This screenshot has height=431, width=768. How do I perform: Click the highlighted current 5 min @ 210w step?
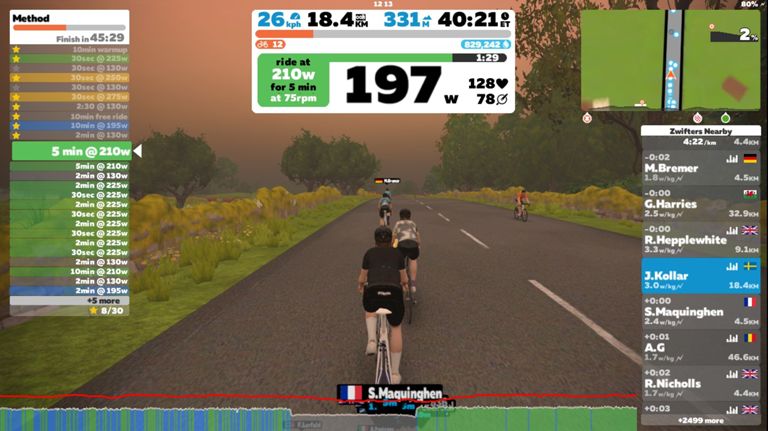click(x=70, y=151)
